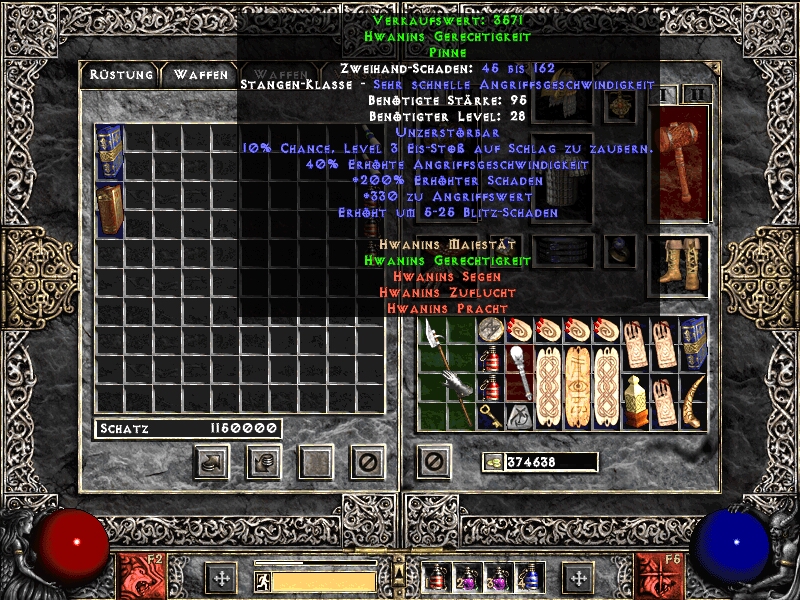Image resolution: width=800 pixels, height=600 pixels.
Task: Activate the buy button with coins
Action: point(212,461)
